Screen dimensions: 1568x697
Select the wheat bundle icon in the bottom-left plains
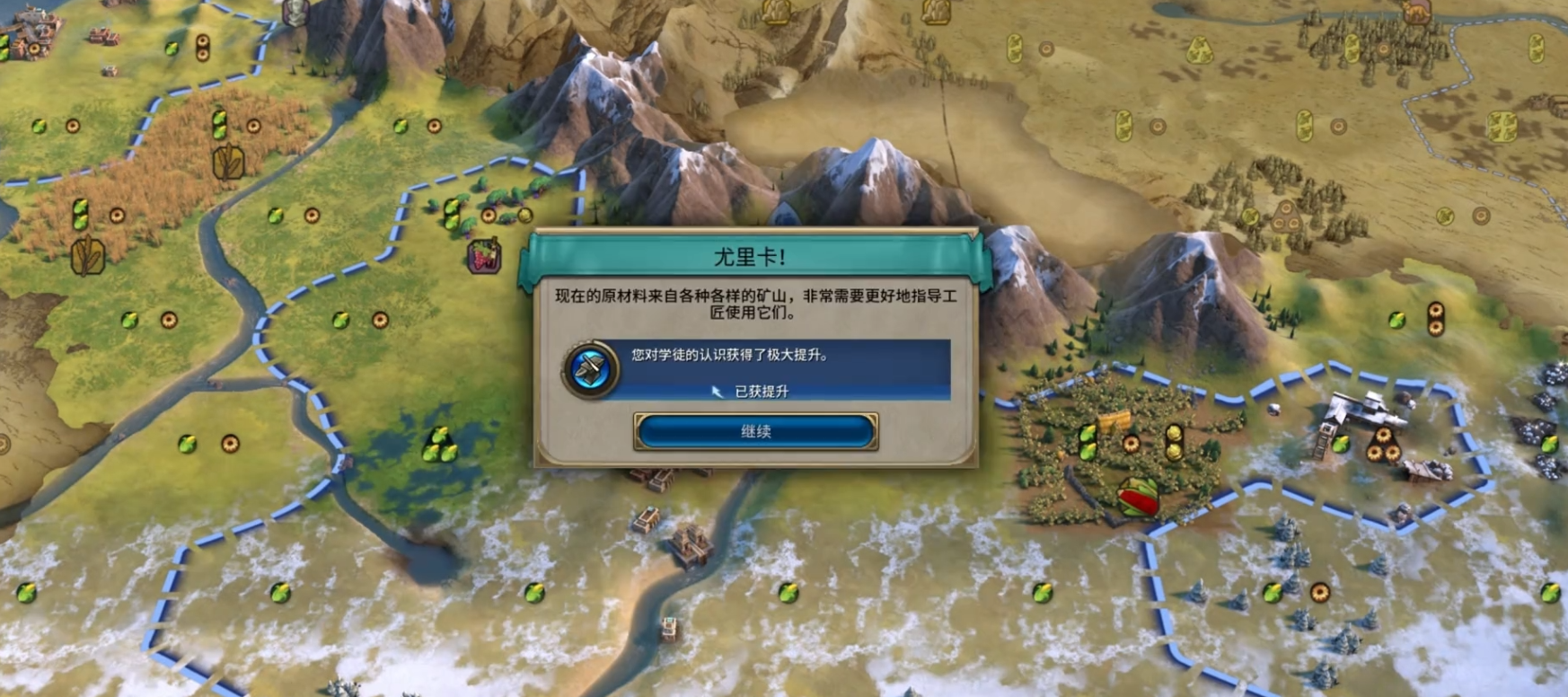tap(87, 254)
